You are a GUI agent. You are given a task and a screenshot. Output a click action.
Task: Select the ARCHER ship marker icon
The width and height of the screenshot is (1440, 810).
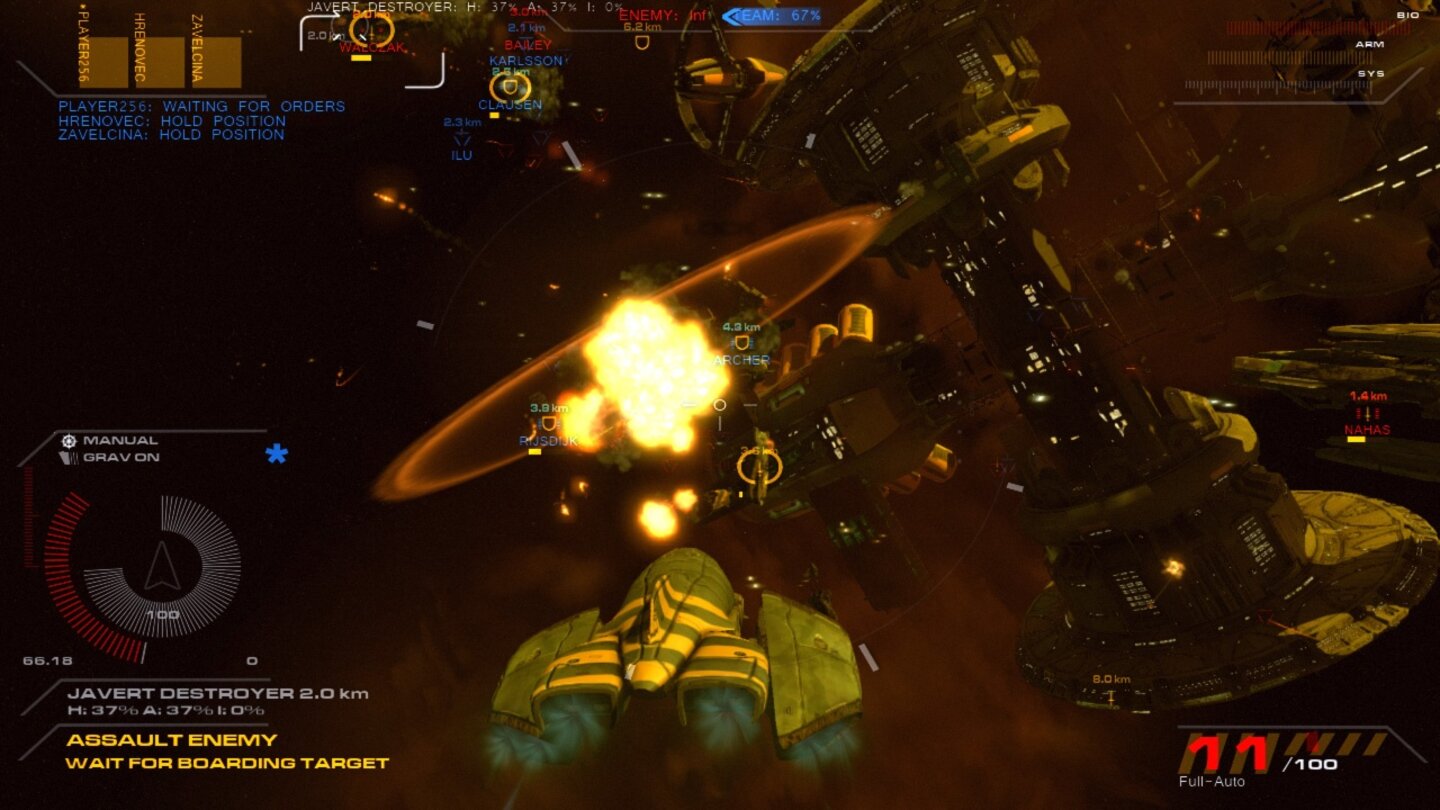click(x=741, y=342)
